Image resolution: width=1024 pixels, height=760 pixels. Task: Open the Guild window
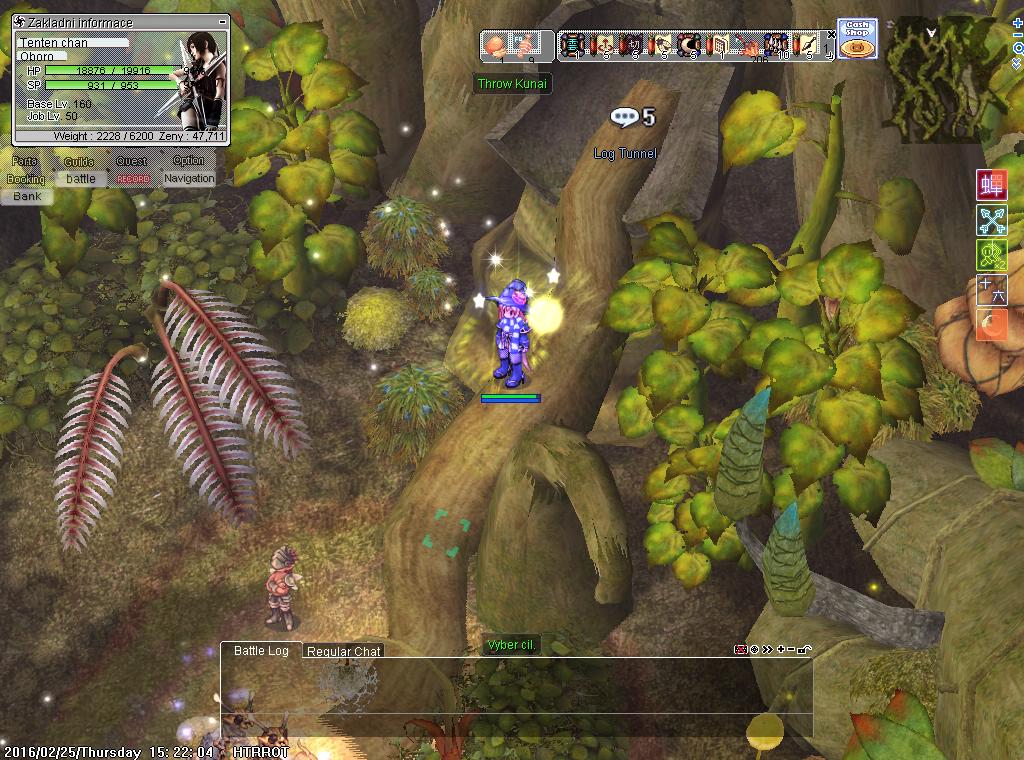click(79, 161)
